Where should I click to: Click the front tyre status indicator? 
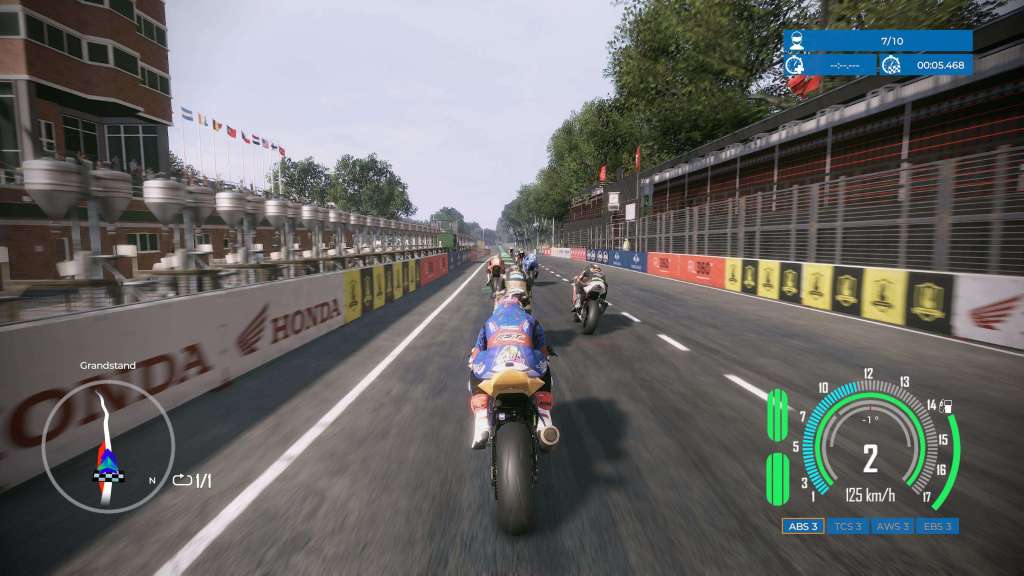point(777,415)
